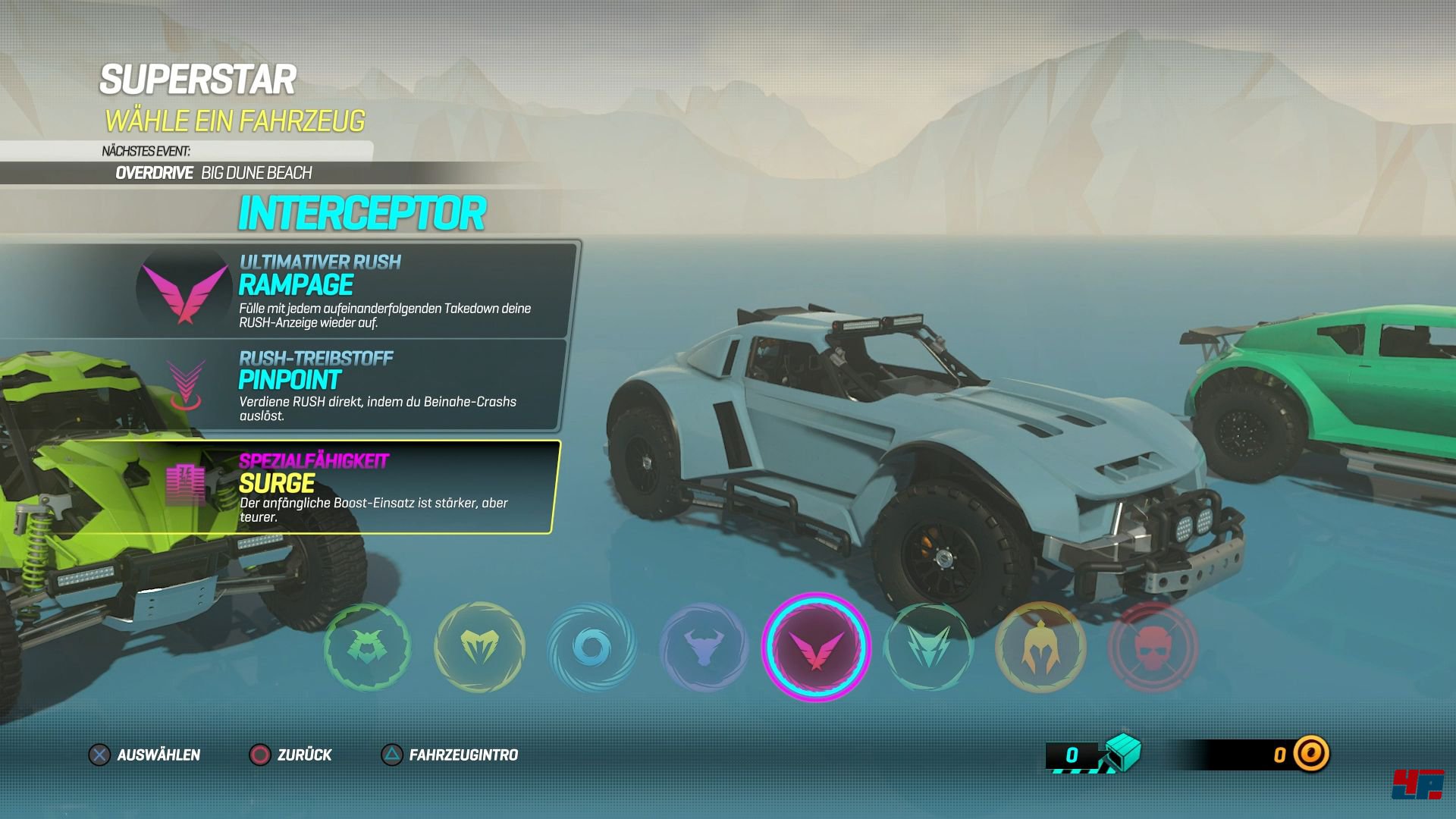Select the teal spiked-wings class icon
This screenshot has height=819, width=1456.
point(928,648)
